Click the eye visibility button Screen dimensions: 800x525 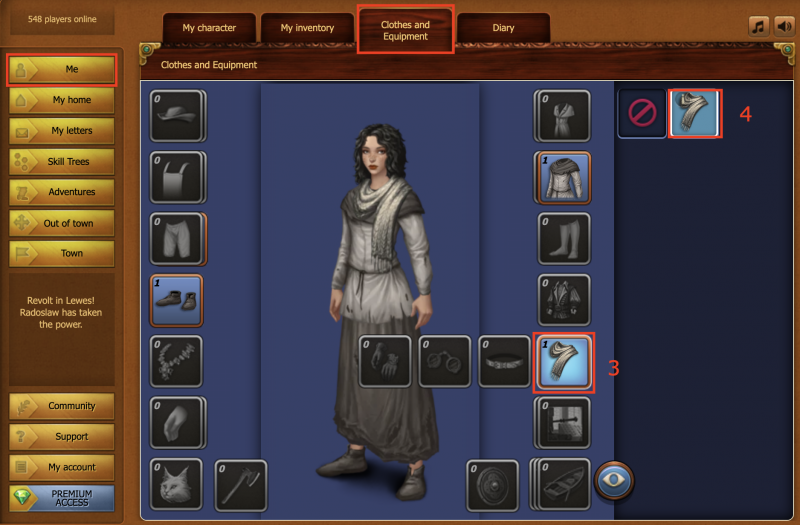pos(615,480)
